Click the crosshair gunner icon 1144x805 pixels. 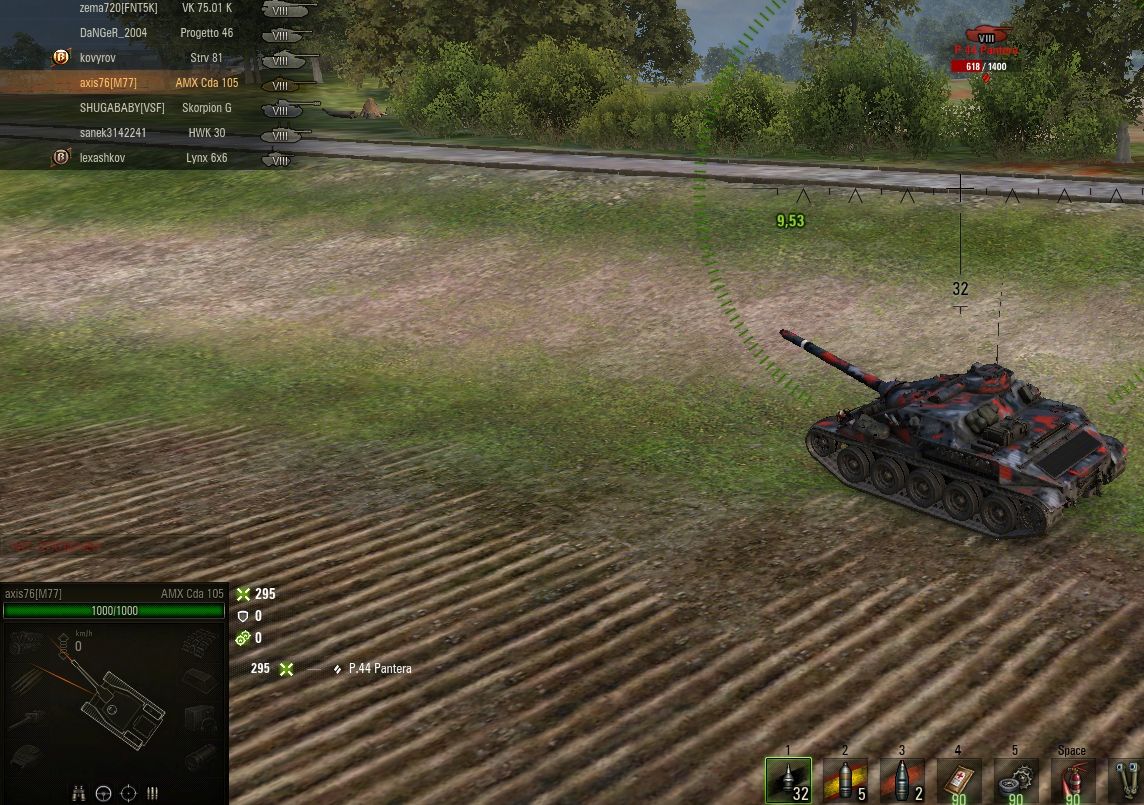click(x=128, y=793)
